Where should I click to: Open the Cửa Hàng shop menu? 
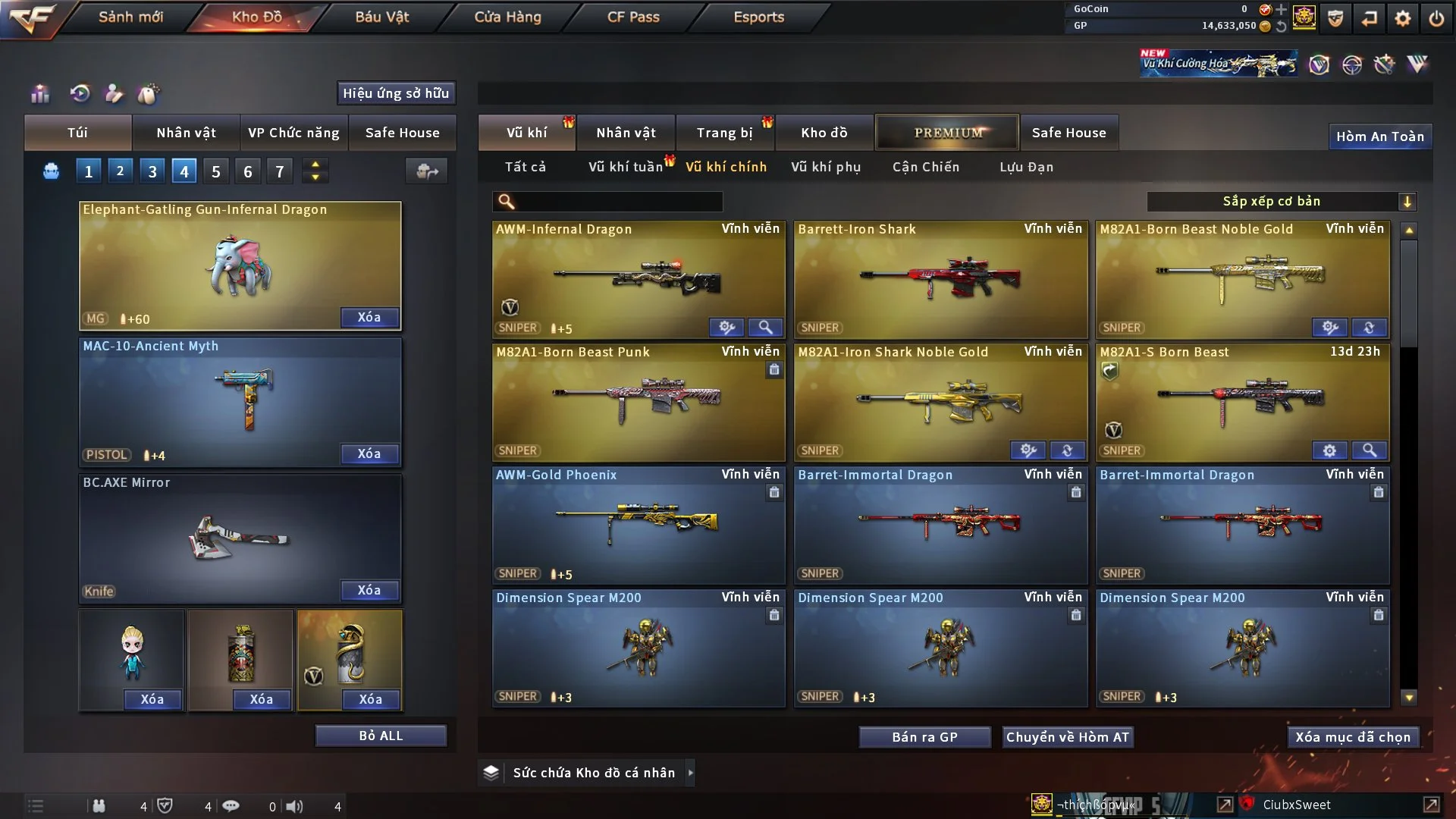point(507,17)
